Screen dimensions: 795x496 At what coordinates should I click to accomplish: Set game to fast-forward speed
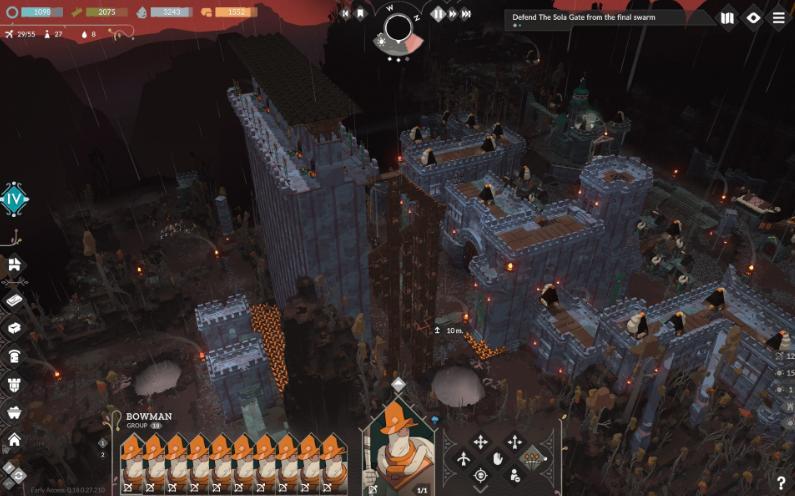point(453,14)
